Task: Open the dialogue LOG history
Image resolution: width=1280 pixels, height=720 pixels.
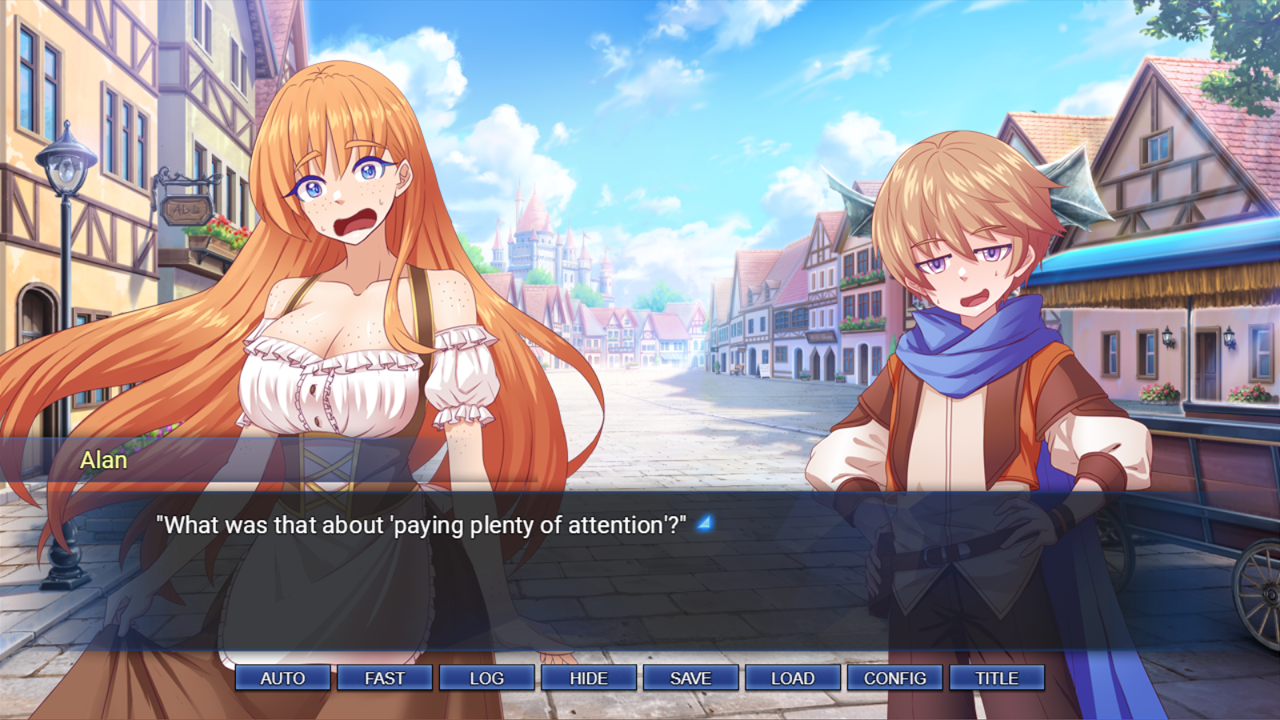Action: click(486, 677)
